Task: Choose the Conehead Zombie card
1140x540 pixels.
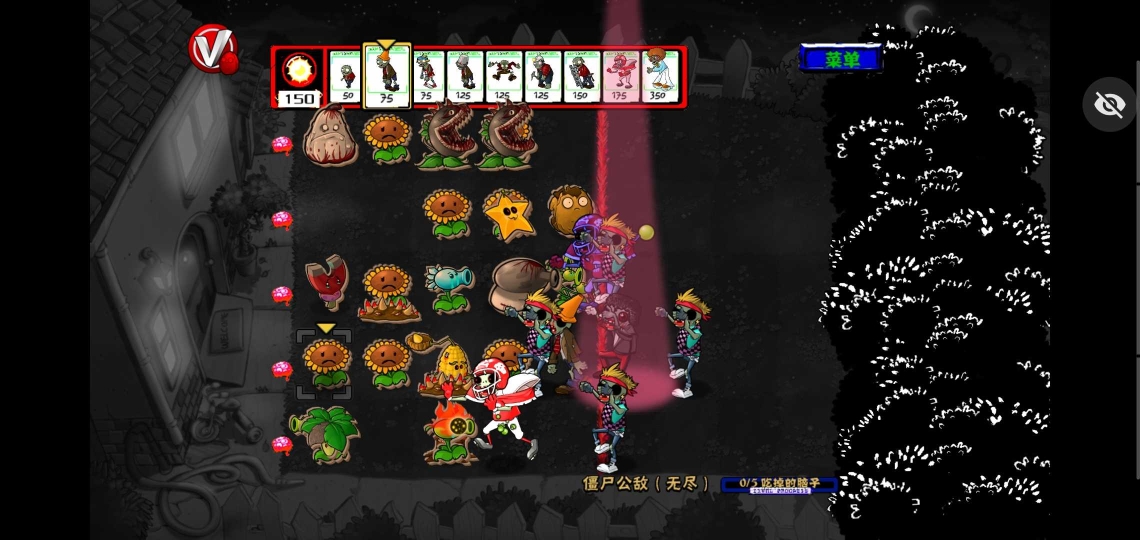Action: tap(386, 75)
